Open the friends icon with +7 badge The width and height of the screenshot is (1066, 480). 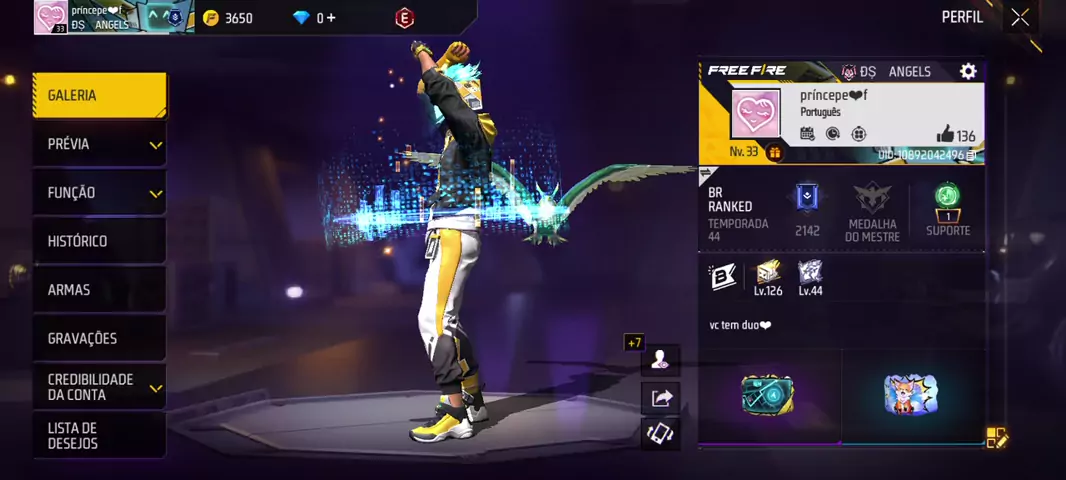pyautogui.click(x=660, y=360)
